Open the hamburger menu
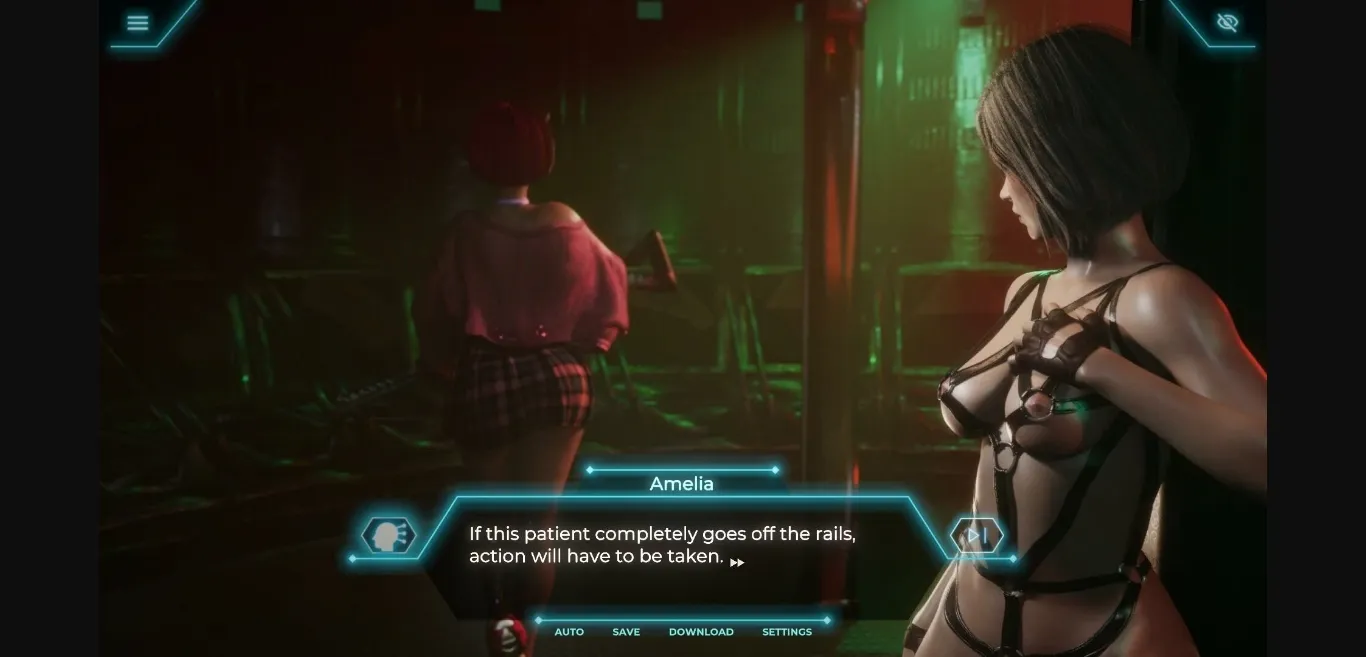Image resolution: width=1366 pixels, height=657 pixels. tap(138, 23)
